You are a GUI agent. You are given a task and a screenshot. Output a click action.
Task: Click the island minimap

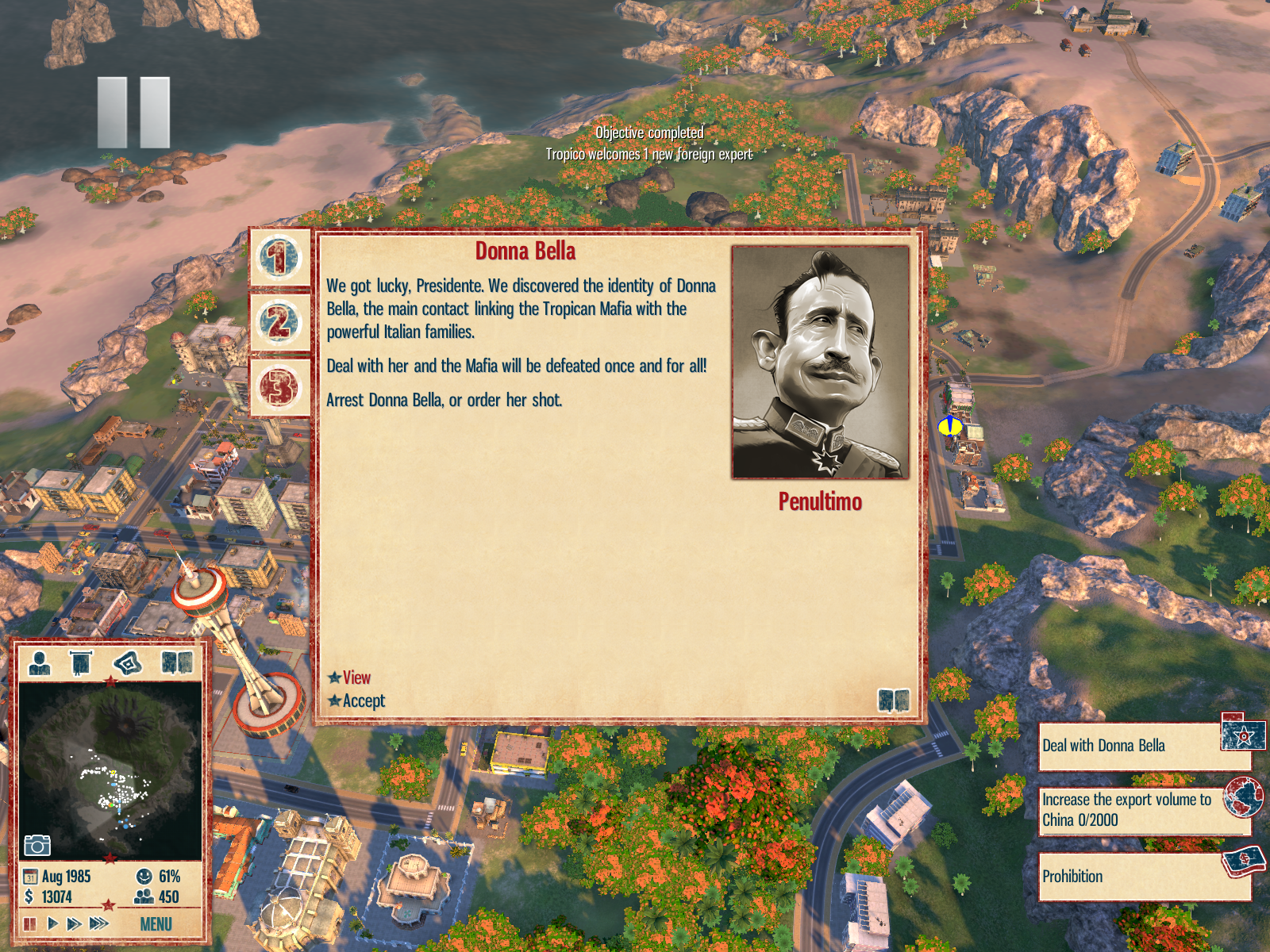click(110, 770)
